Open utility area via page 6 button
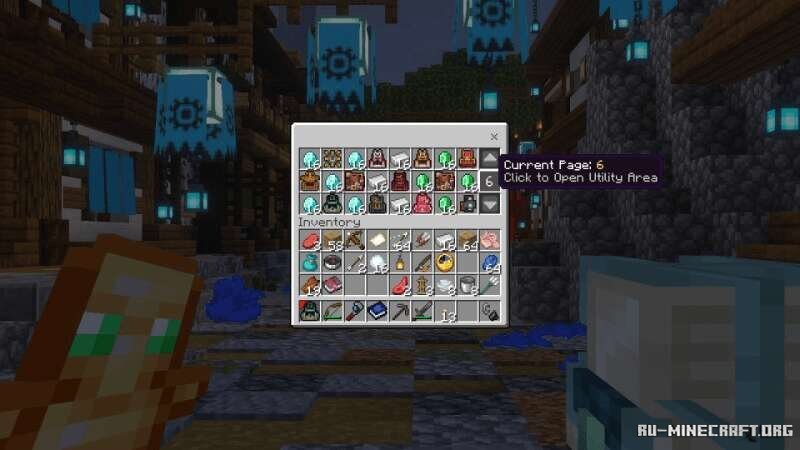 pos(489,182)
